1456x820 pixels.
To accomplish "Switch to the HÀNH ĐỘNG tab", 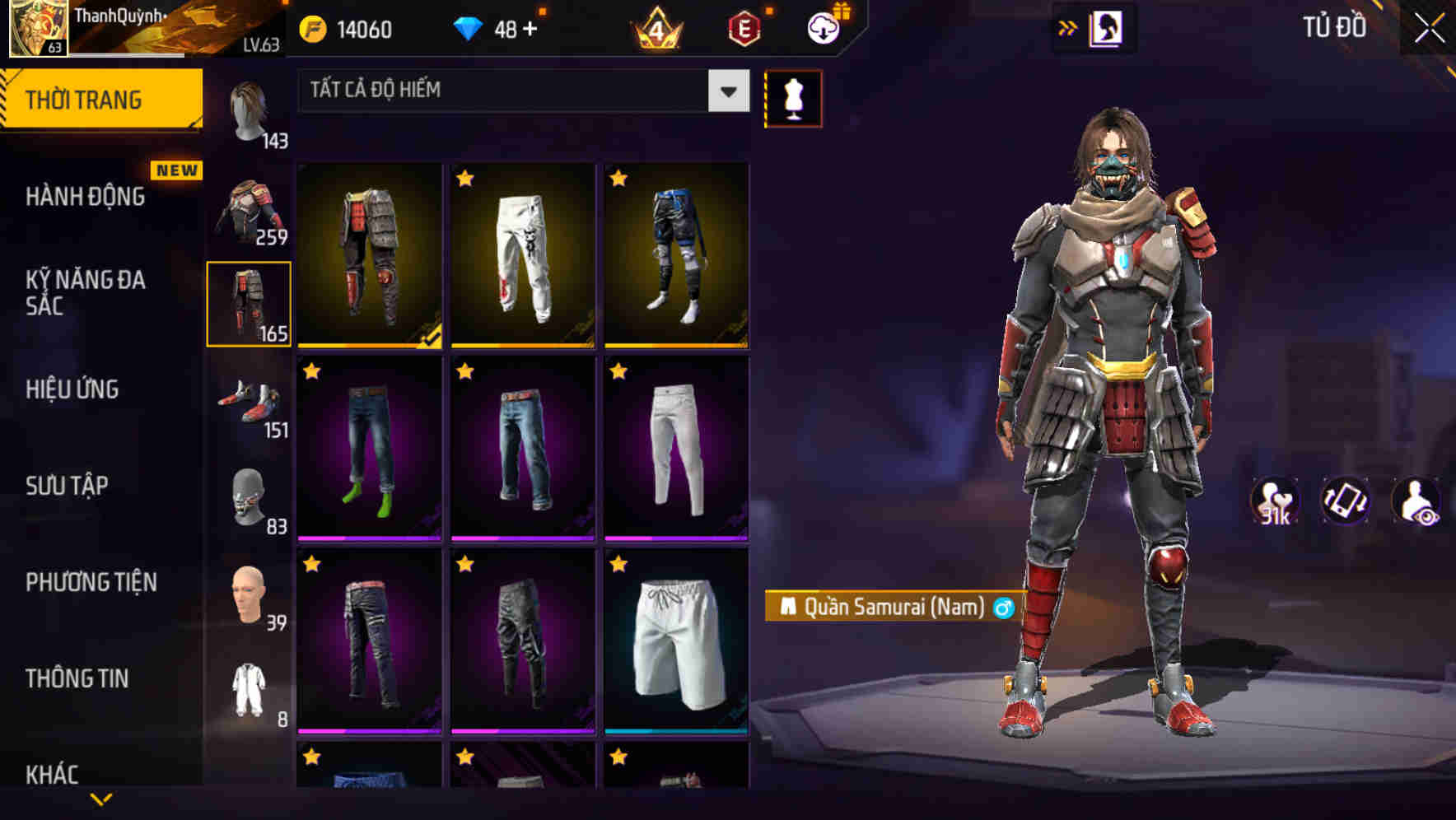I will [x=86, y=198].
